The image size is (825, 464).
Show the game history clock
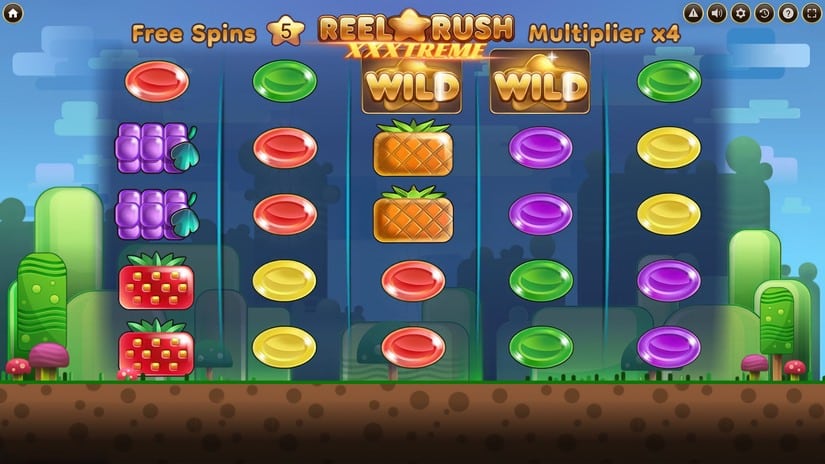pyautogui.click(x=764, y=13)
